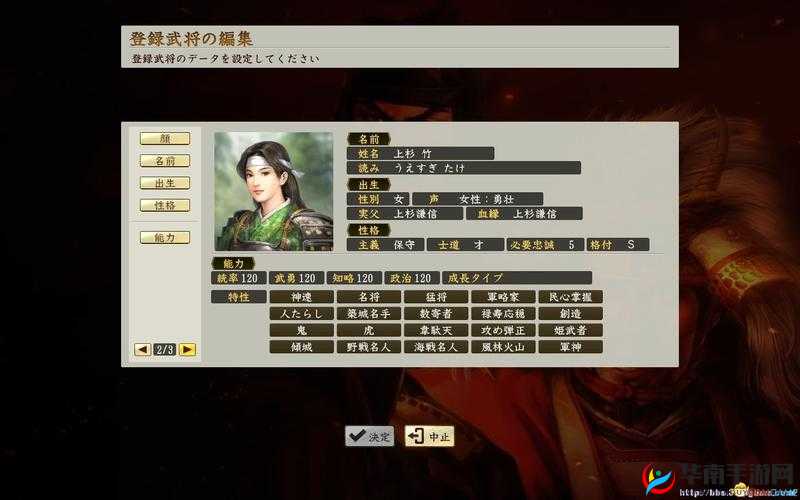Adjust the 統率 120 stat

click(238, 278)
